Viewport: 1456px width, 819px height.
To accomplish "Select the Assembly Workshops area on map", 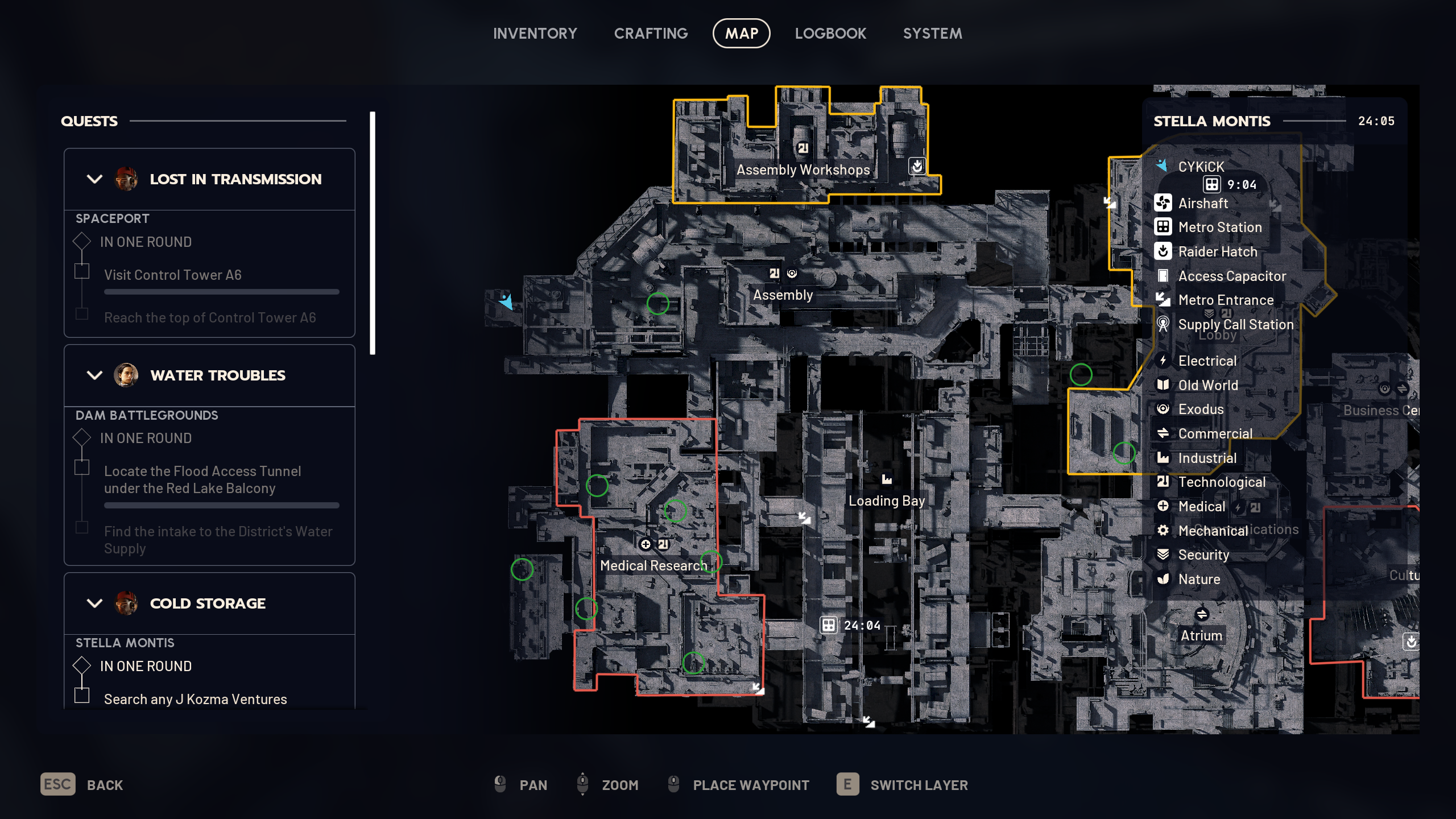I will coord(803,169).
